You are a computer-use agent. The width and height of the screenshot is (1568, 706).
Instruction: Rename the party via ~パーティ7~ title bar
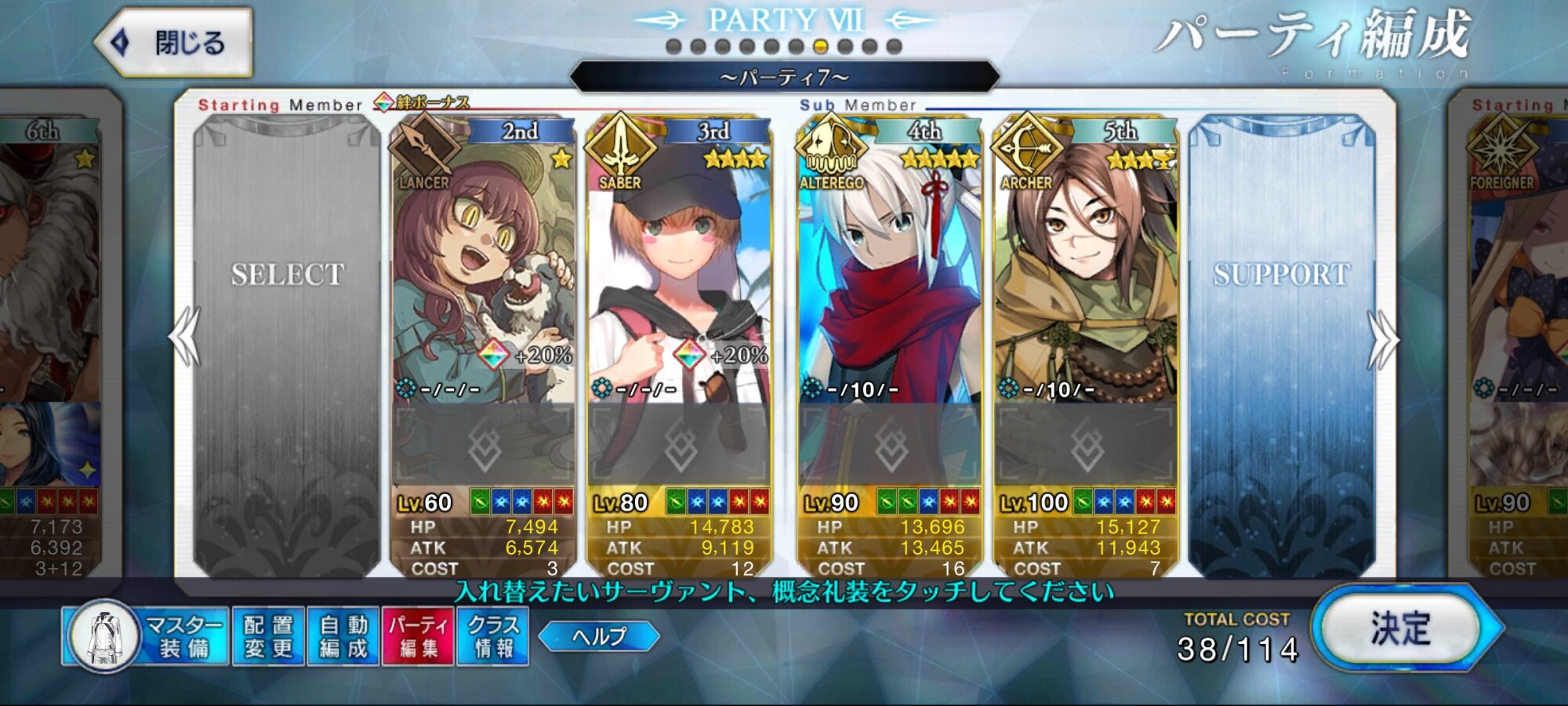tap(784, 78)
